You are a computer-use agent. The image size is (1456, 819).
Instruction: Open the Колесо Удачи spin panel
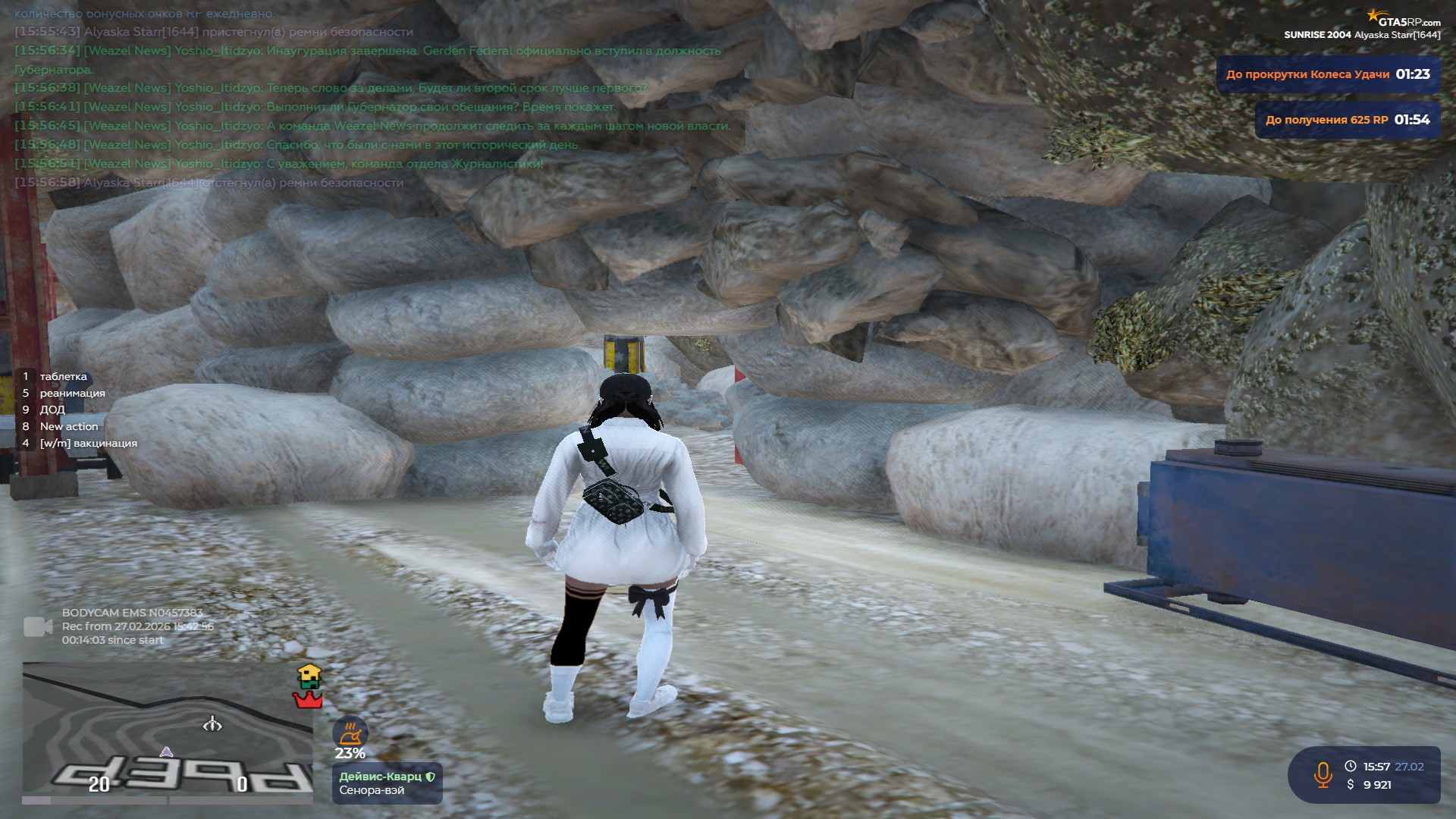point(1328,74)
